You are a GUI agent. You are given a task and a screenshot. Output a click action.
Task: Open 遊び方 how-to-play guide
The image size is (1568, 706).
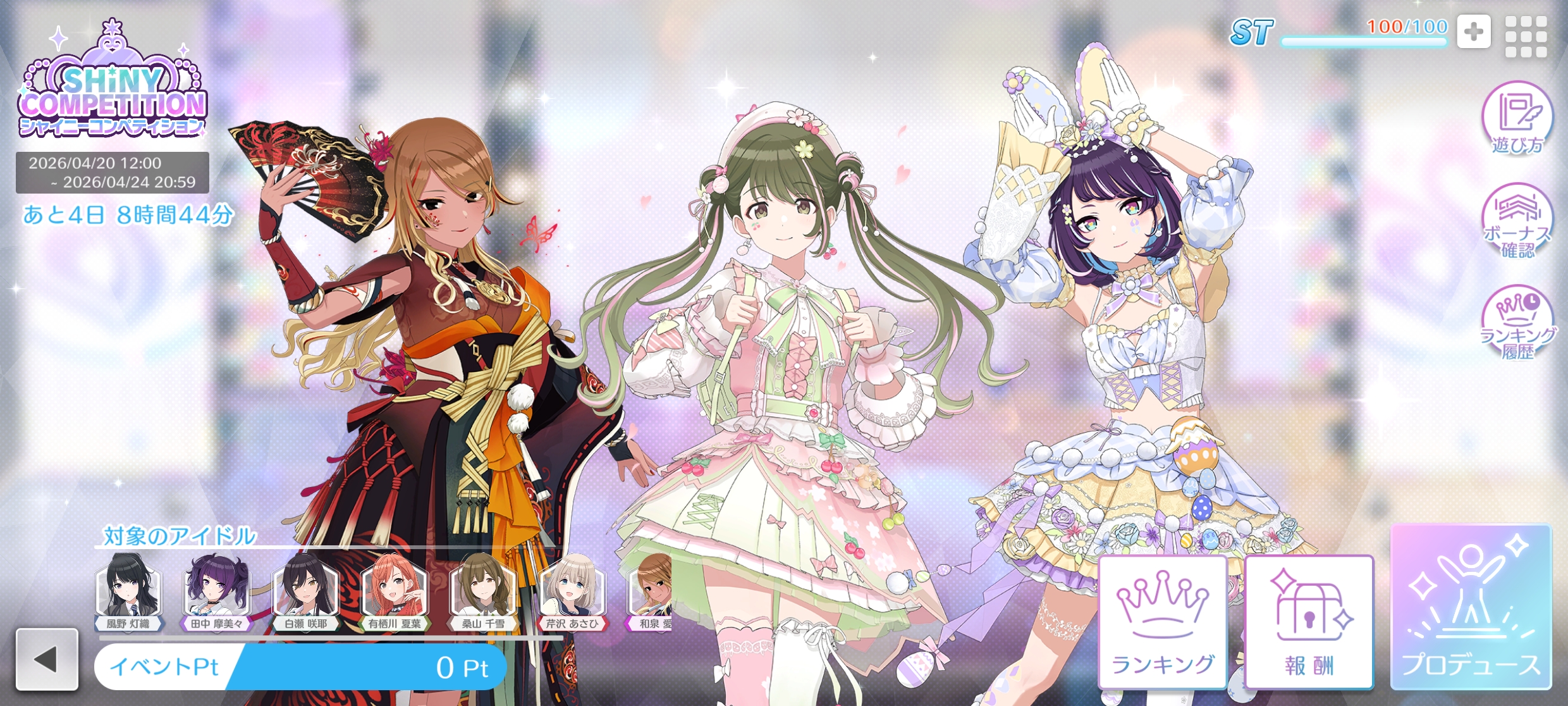pos(1517,119)
